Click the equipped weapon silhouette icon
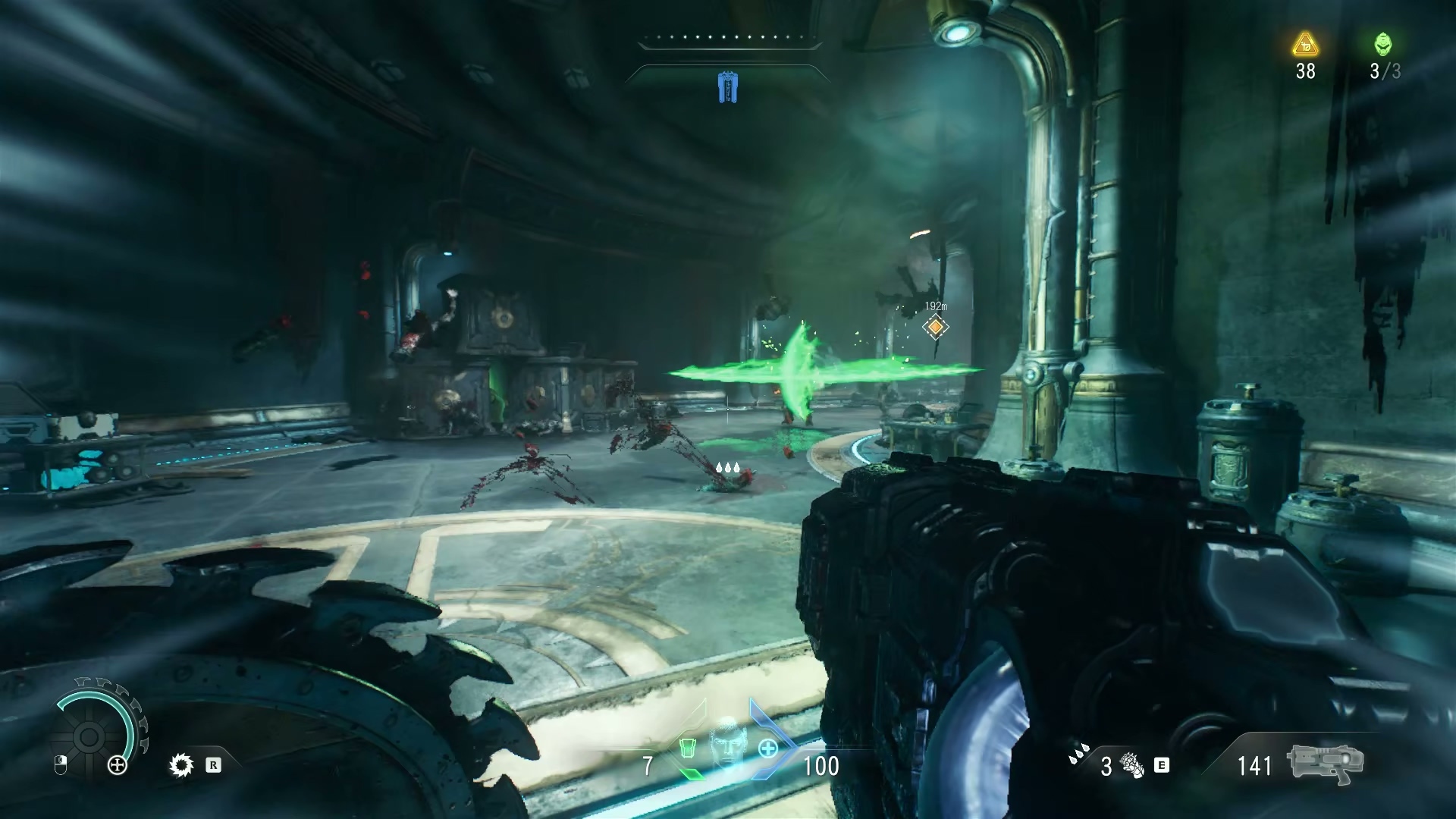 [x=1326, y=764]
